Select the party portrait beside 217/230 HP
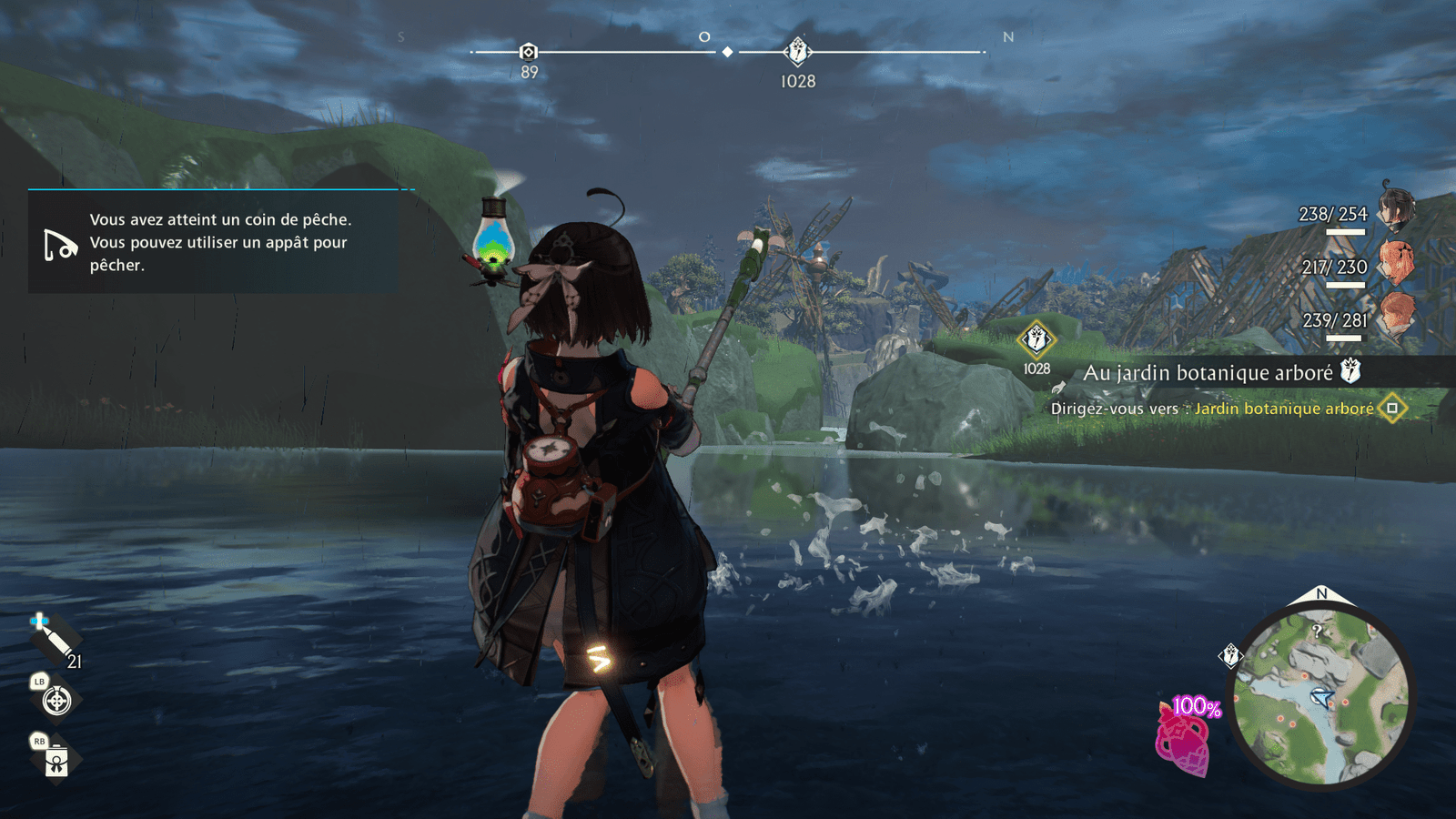 tap(1396, 261)
